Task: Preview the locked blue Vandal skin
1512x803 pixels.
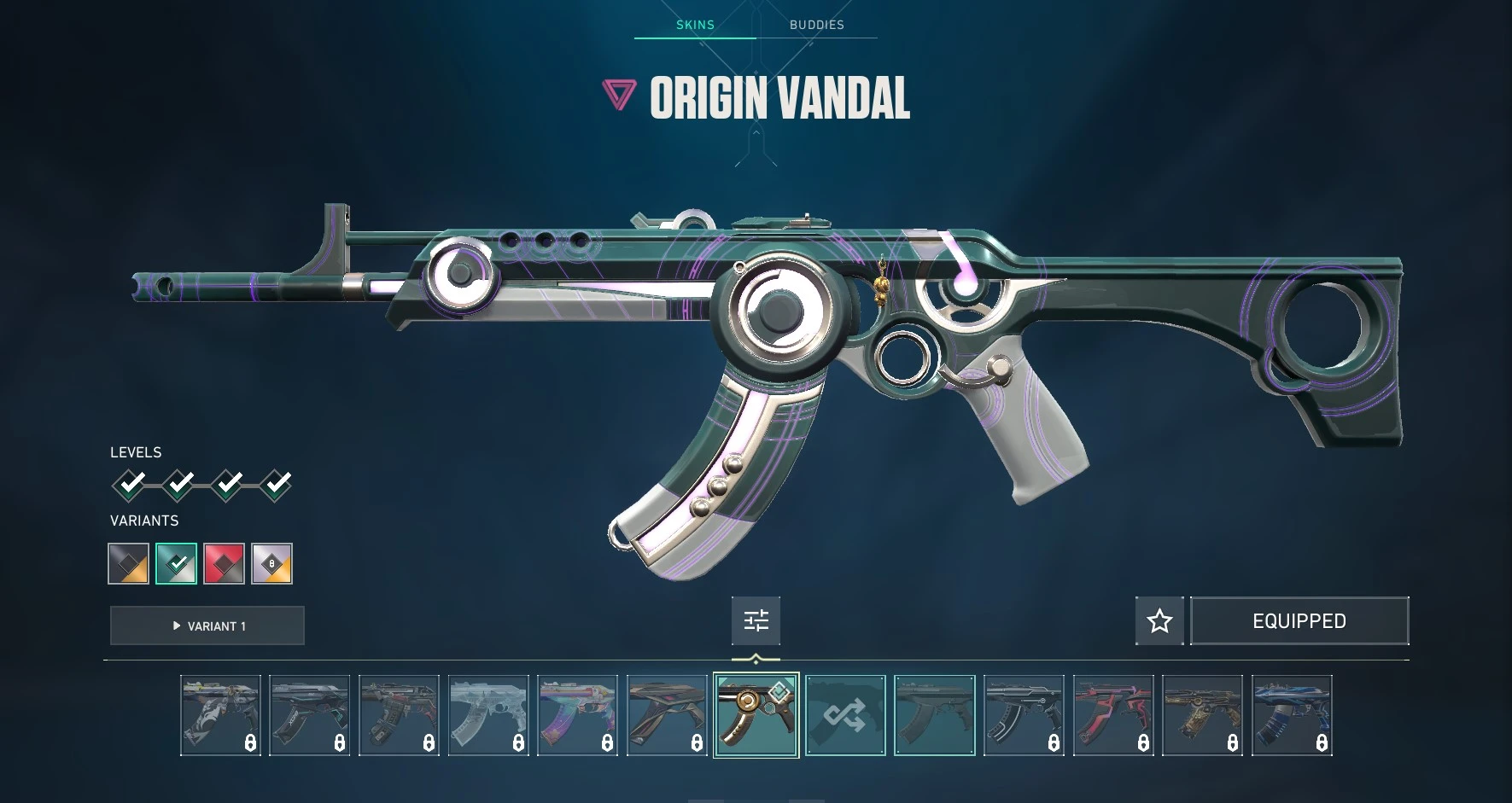Action: [x=1292, y=715]
